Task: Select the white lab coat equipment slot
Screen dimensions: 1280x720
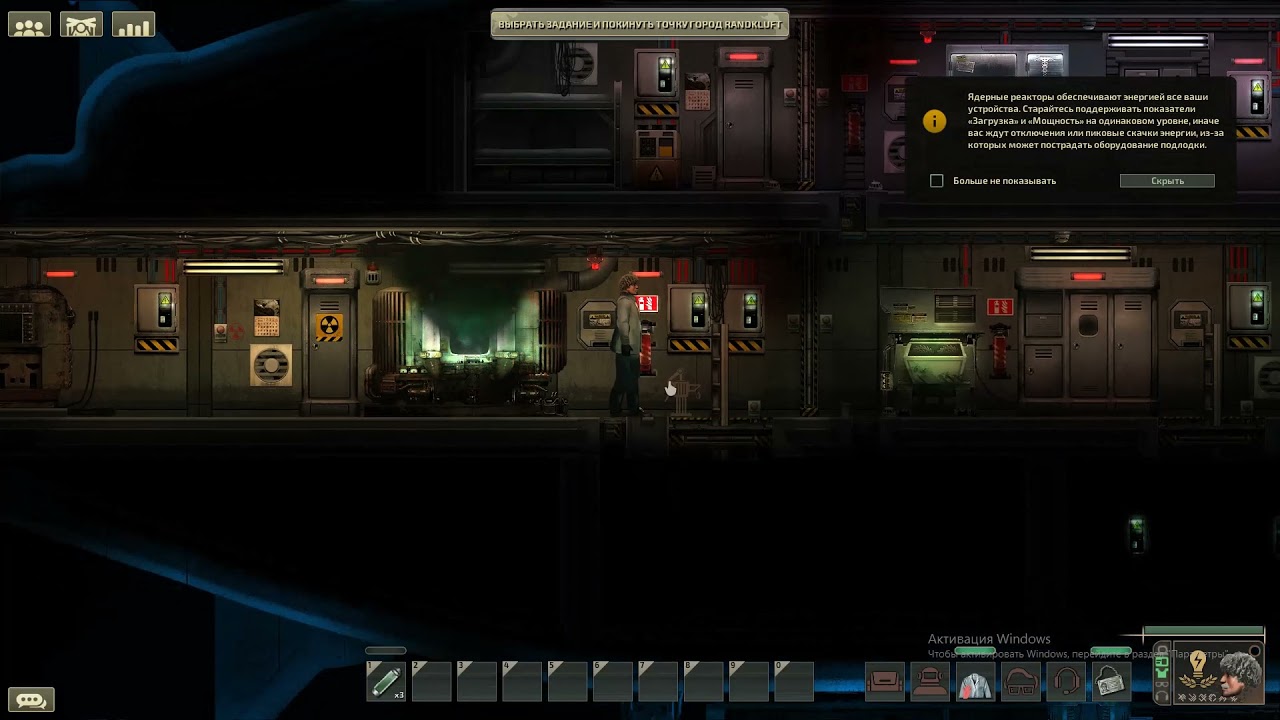Action: pyautogui.click(x=975, y=683)
